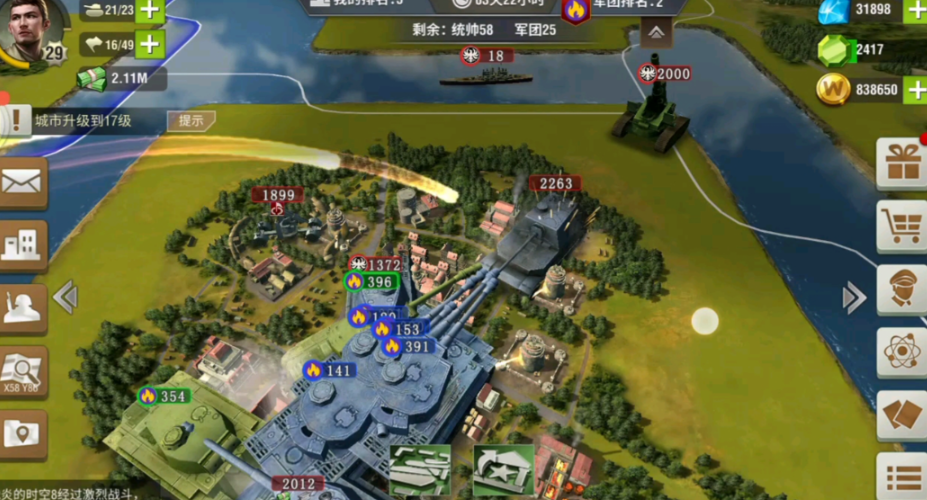Collapse the right sidebar with arrow

[853, 296]
